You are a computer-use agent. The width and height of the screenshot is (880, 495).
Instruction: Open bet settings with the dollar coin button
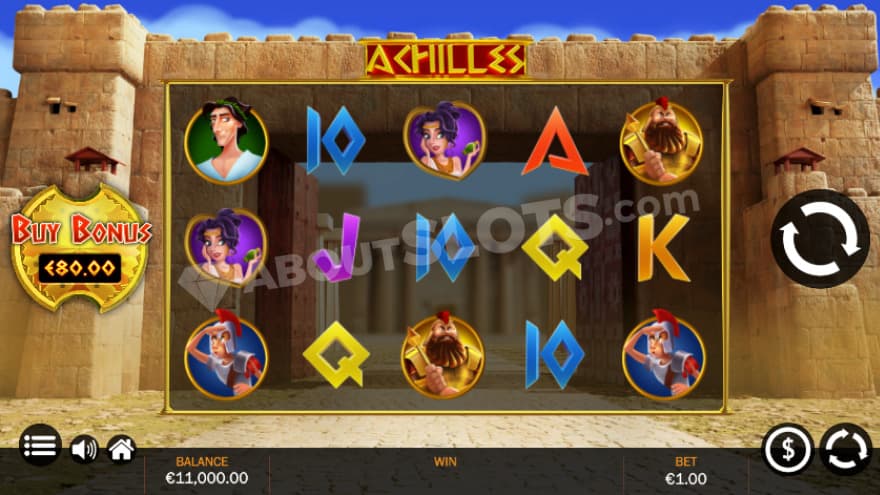787,449
